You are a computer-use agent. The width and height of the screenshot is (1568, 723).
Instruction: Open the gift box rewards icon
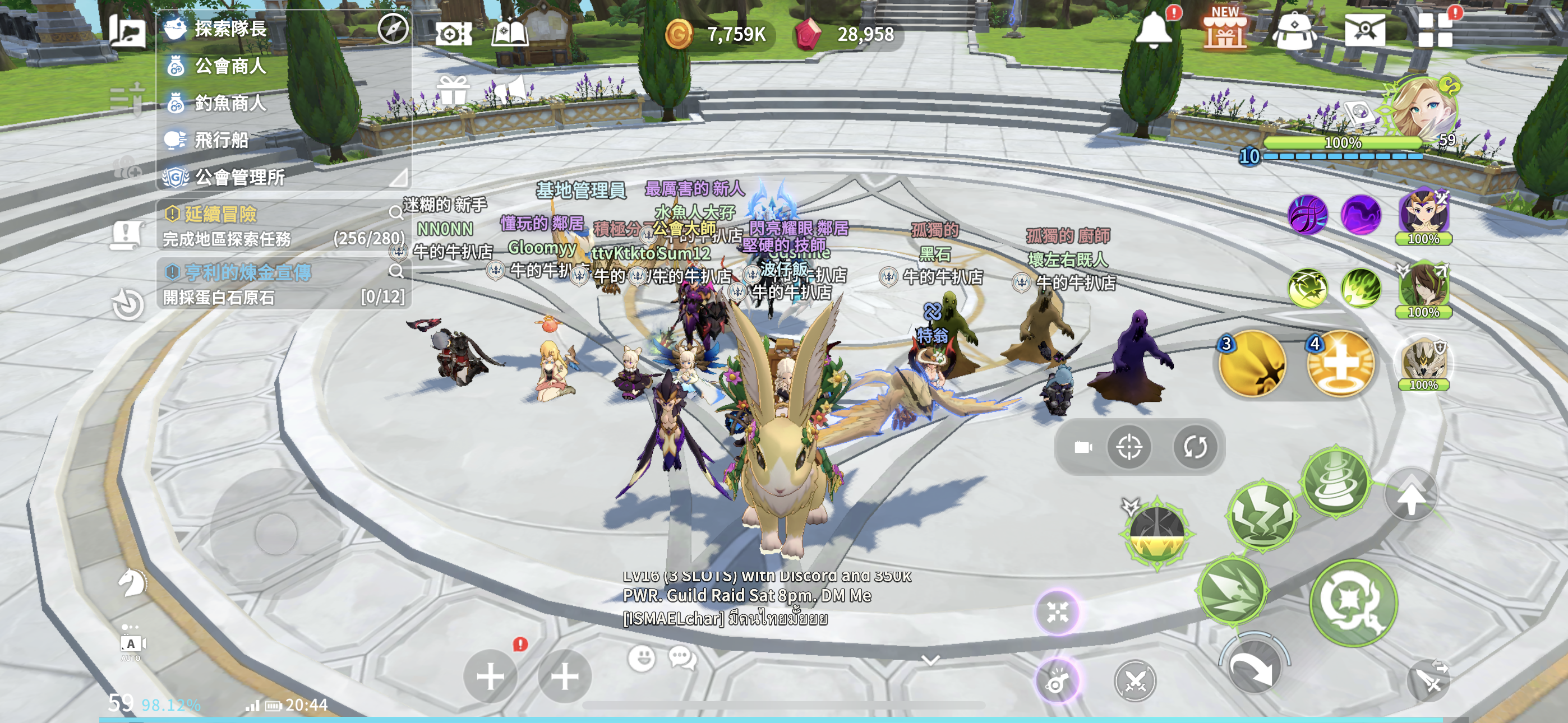454,91
